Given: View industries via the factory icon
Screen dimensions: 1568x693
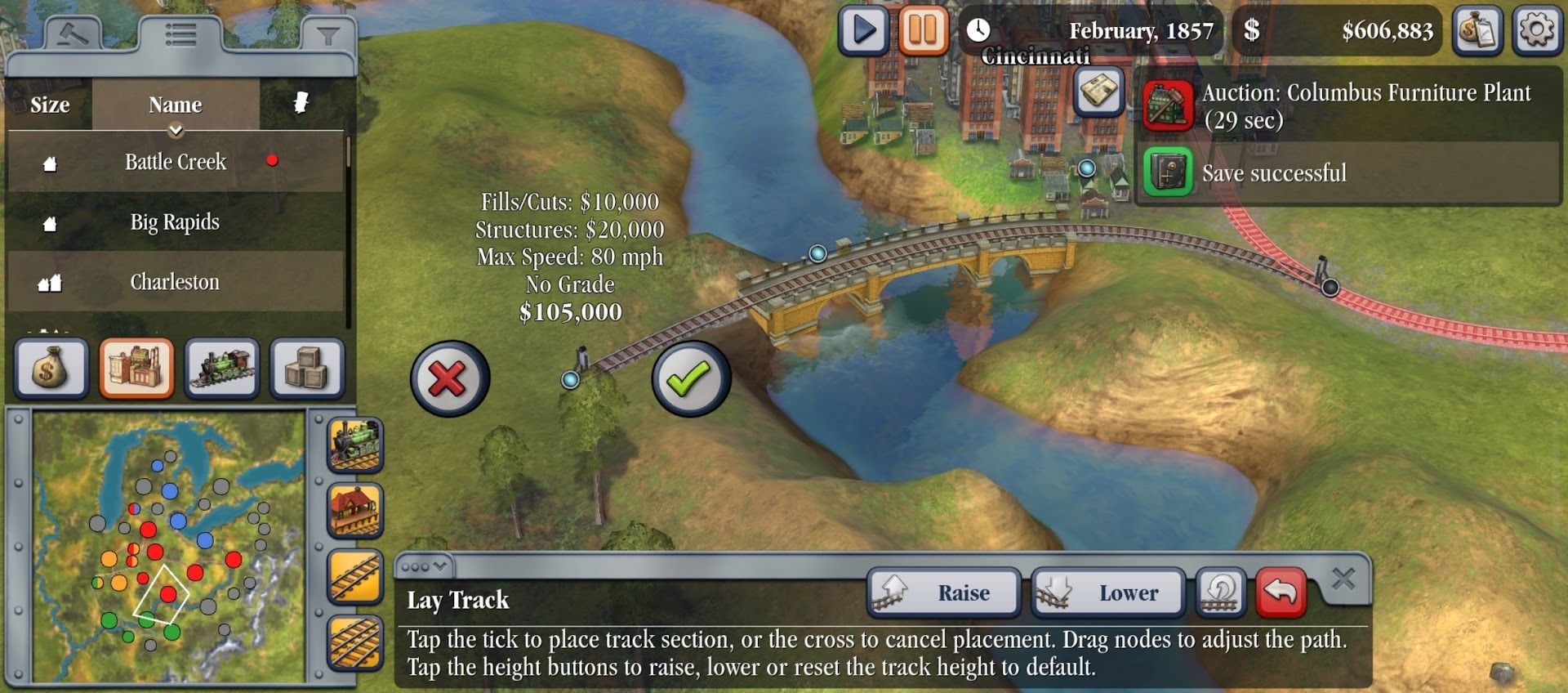Looking at the screenshot, I should pyautogui.click(x=136, y=369).
